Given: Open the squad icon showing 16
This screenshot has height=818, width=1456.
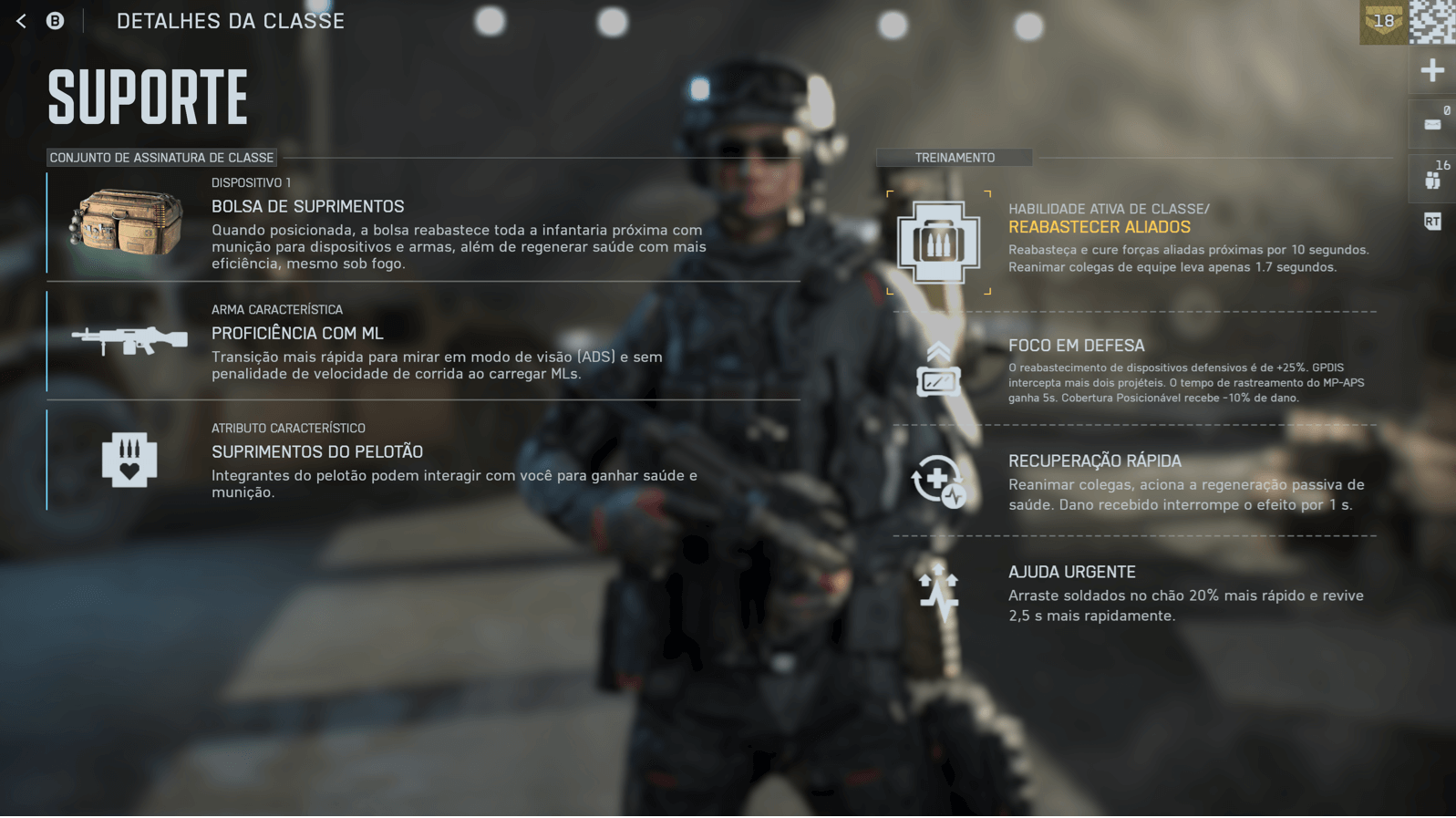Looking at the screenshot, I should (1433, 177).
